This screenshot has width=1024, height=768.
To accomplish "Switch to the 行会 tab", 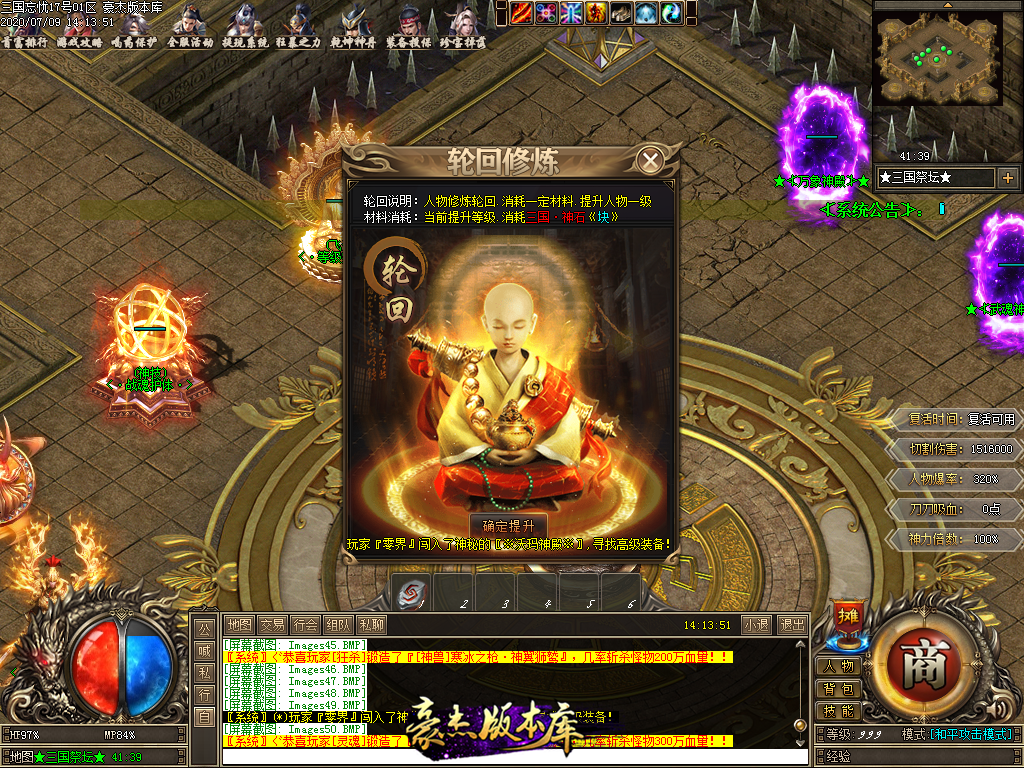I will (305, 624).
